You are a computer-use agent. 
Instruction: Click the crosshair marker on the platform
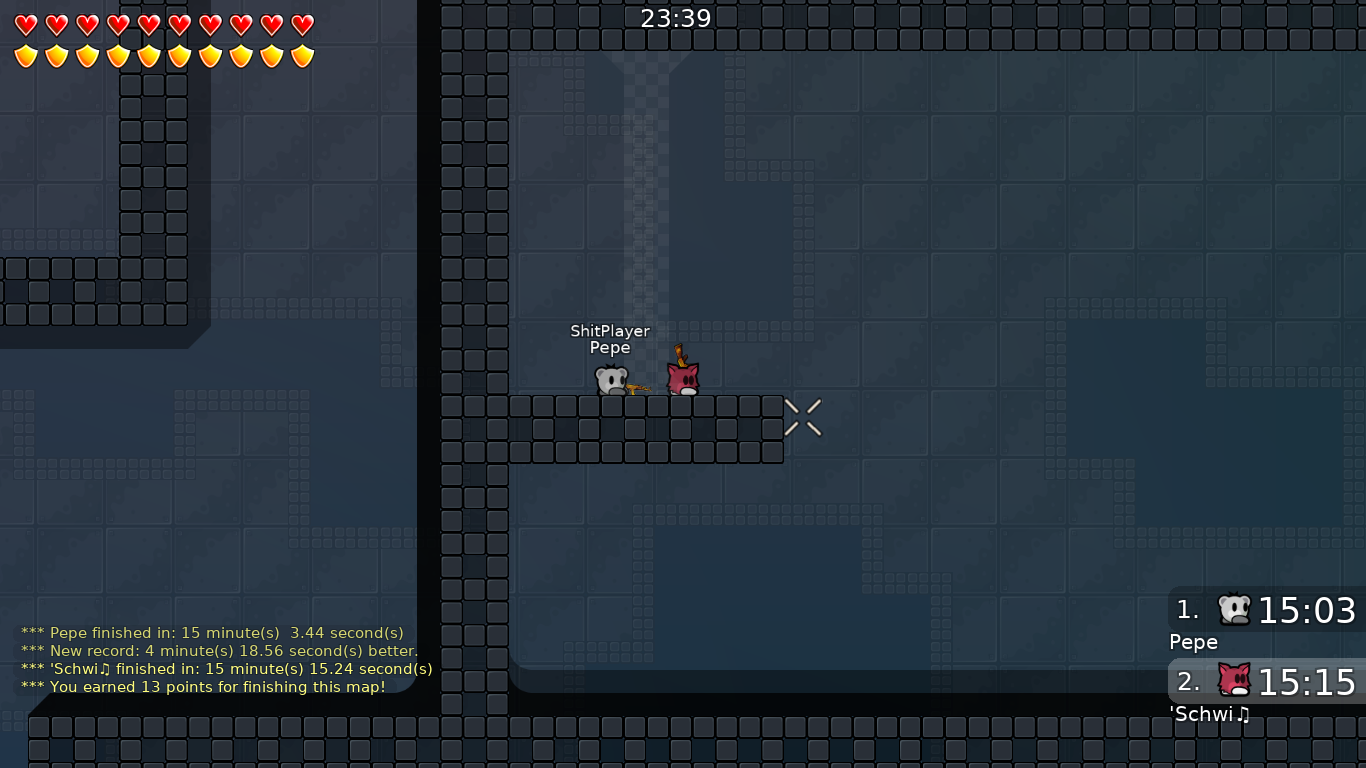coord(801,418)
